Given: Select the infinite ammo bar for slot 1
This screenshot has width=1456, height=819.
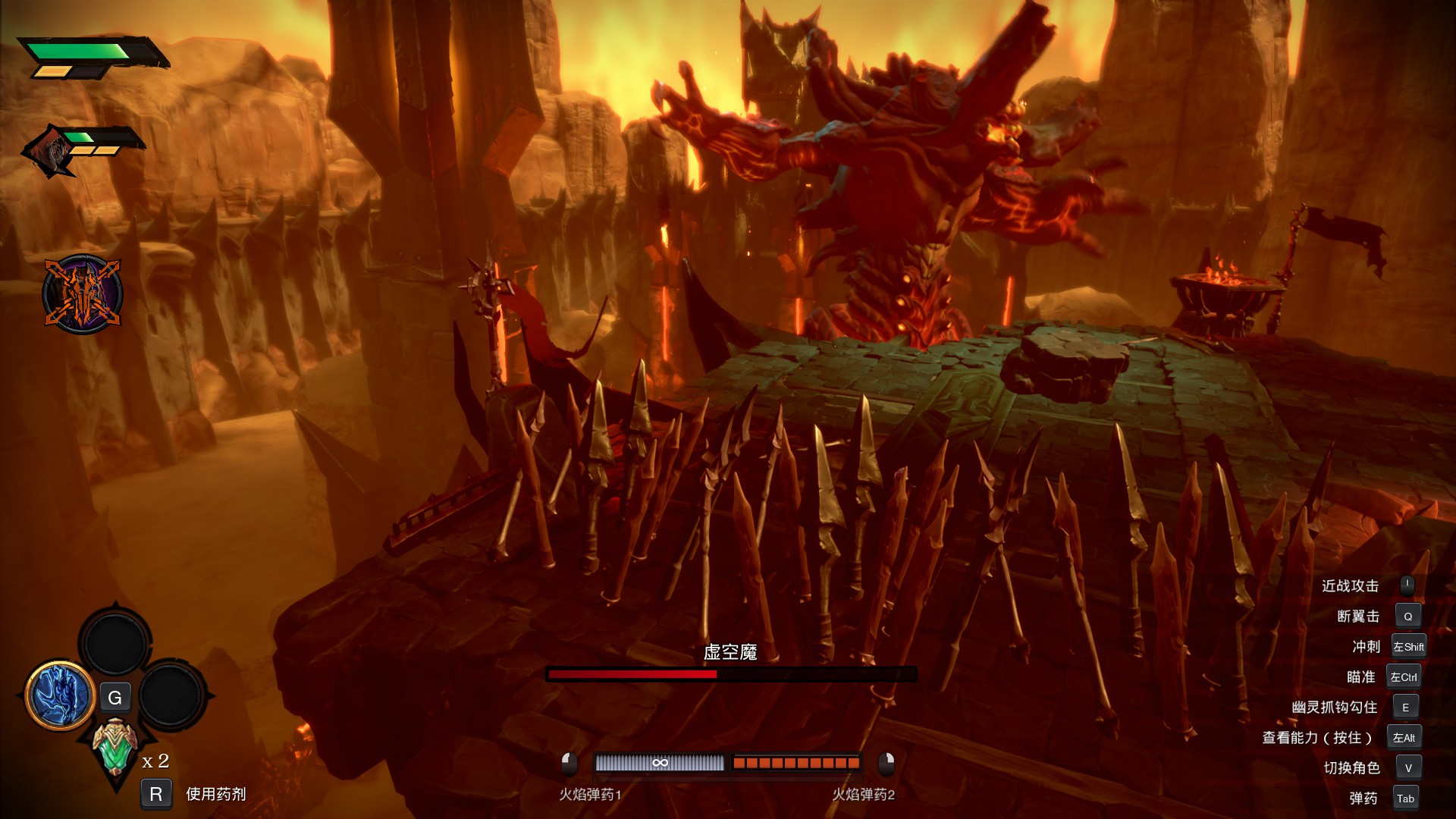Looking at the screenshot, I should 659,763.
